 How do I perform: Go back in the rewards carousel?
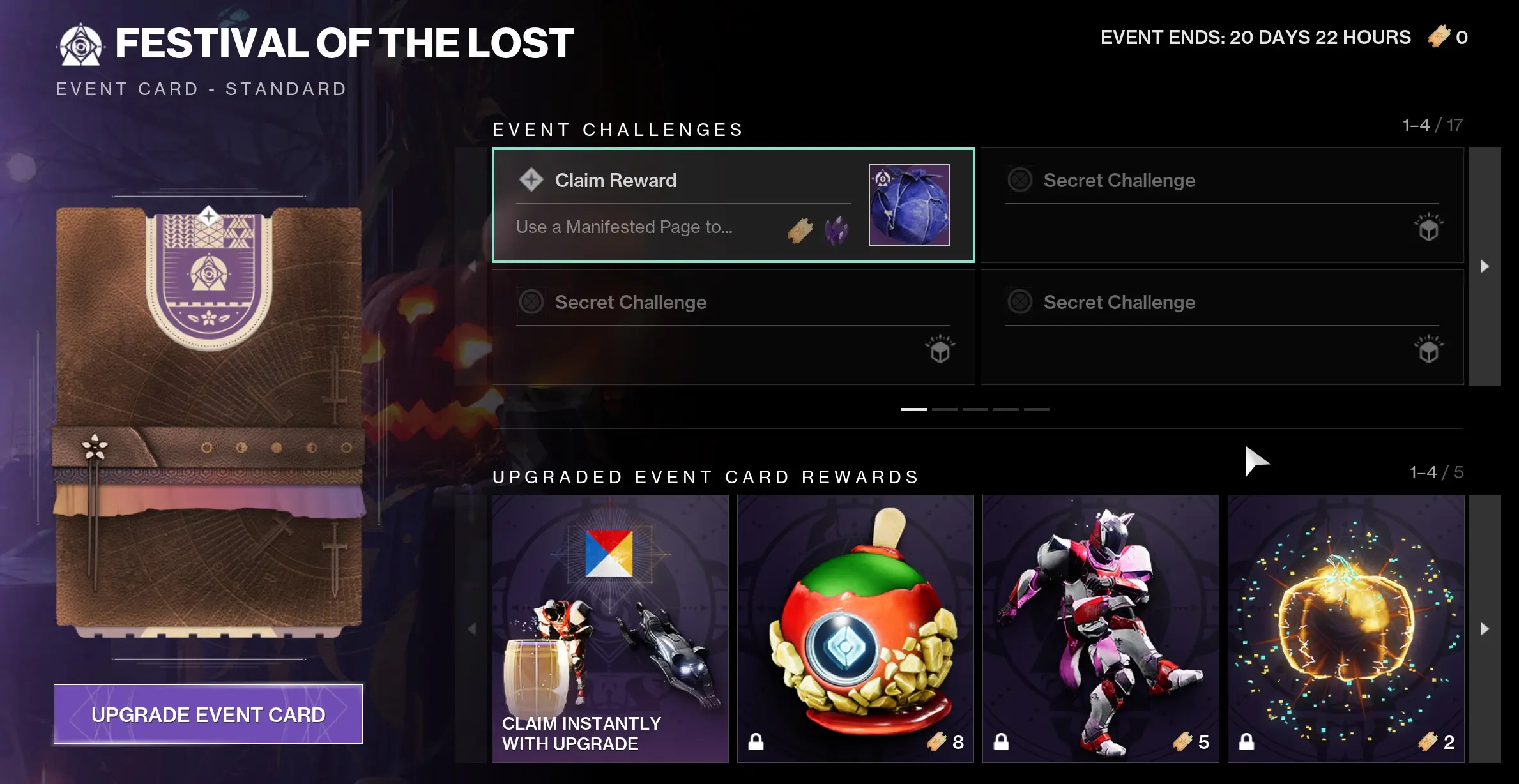point(473,629)
